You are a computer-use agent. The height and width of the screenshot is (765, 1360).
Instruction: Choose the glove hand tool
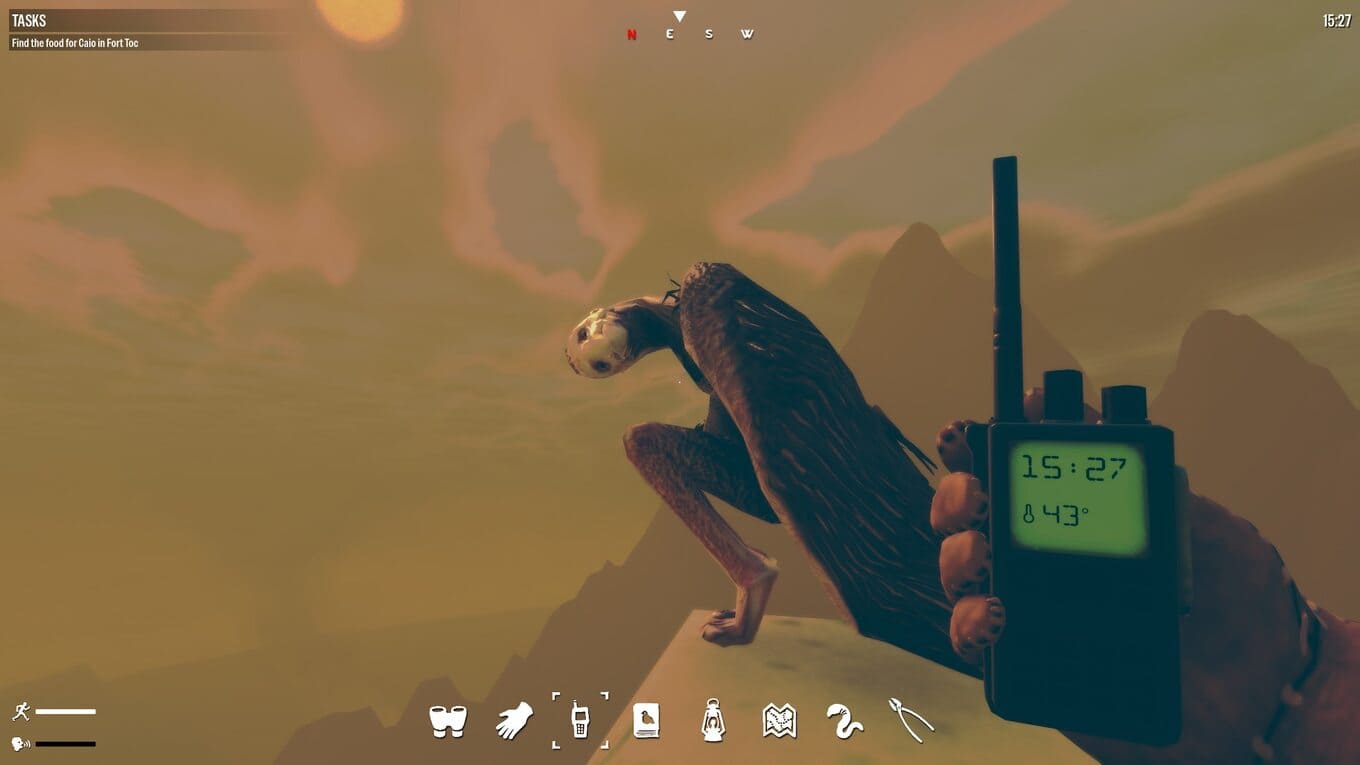point(514,720)
